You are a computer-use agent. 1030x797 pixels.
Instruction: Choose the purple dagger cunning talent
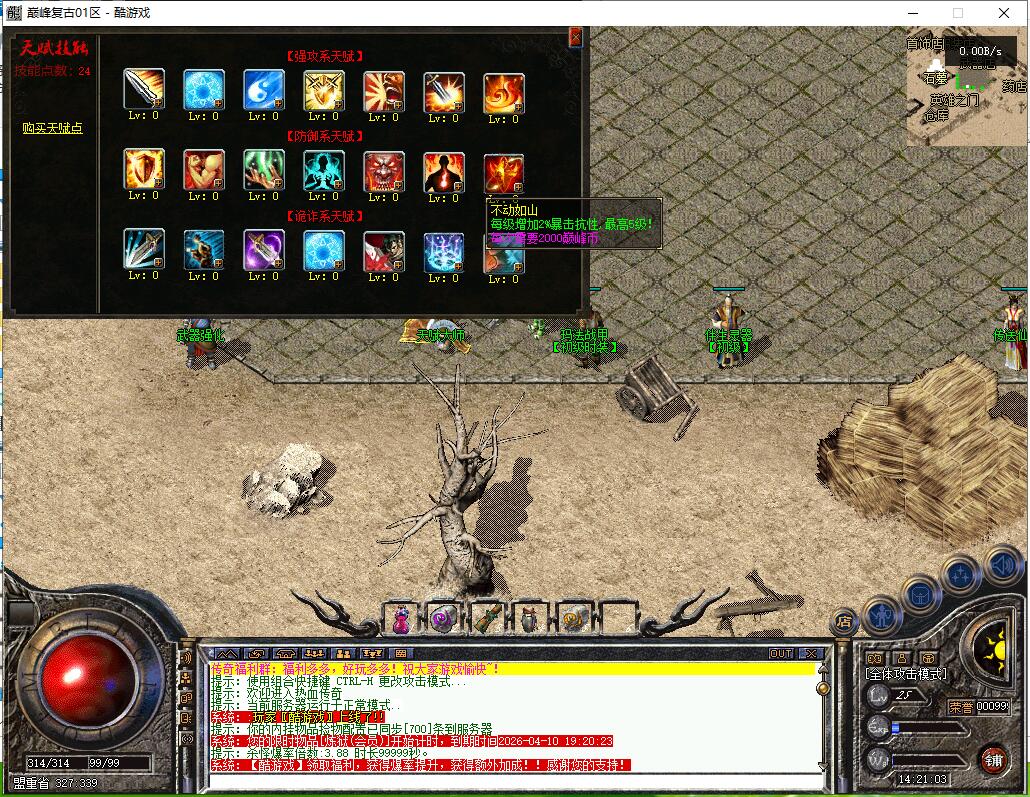click(x=264, y=250)
